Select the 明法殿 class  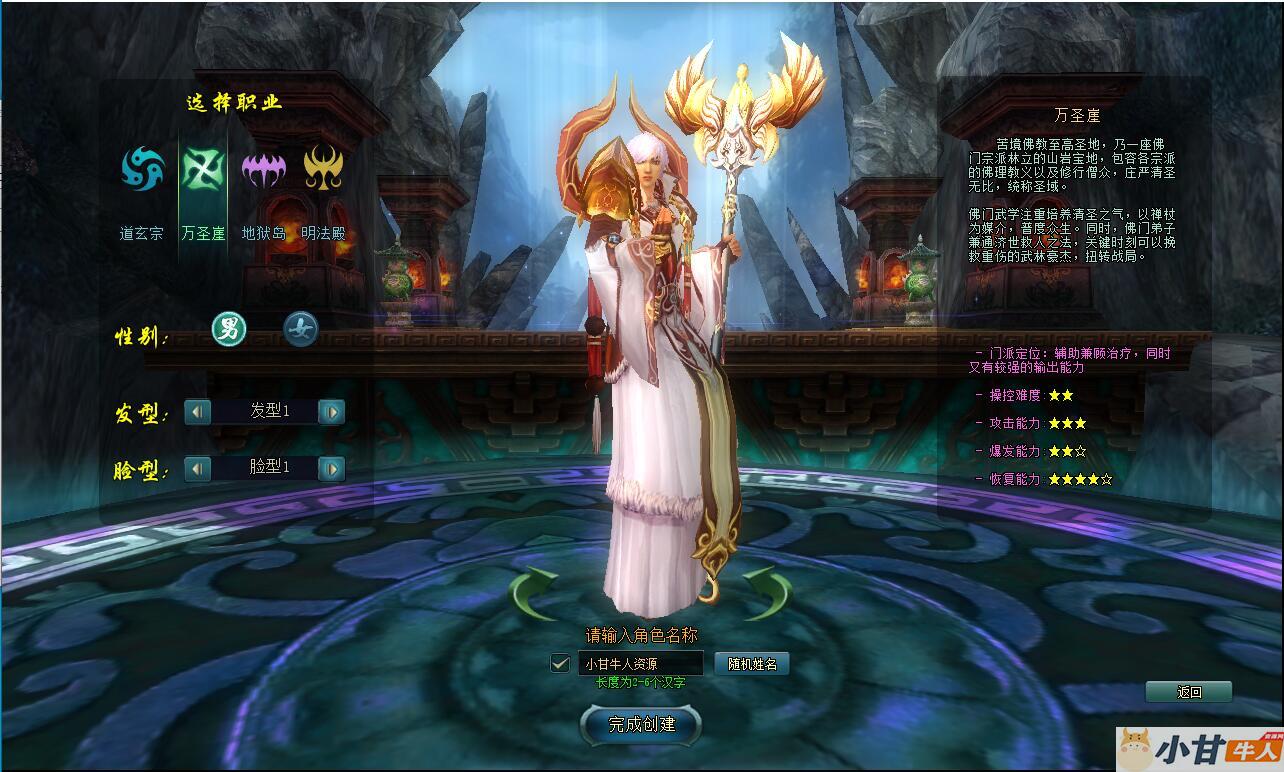(323, 169)
